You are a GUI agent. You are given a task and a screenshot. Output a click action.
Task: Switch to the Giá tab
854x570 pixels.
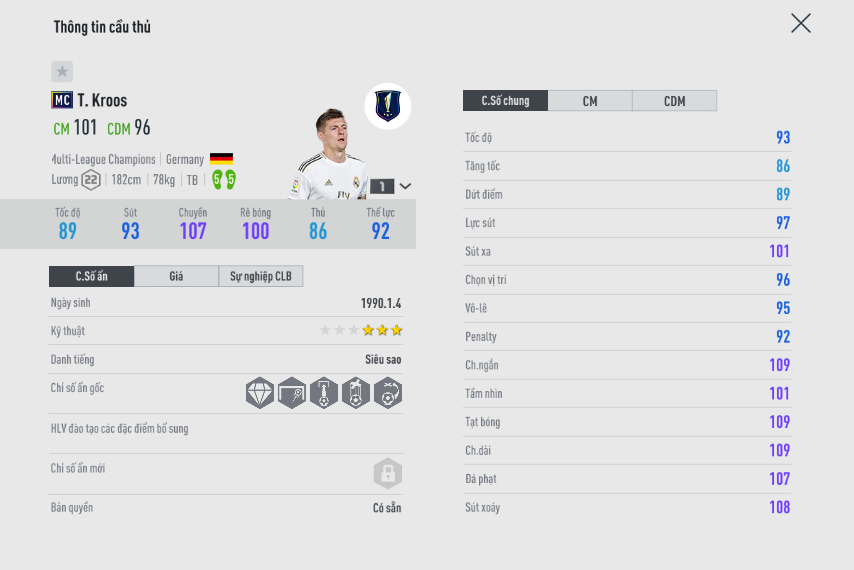[176, 276]
